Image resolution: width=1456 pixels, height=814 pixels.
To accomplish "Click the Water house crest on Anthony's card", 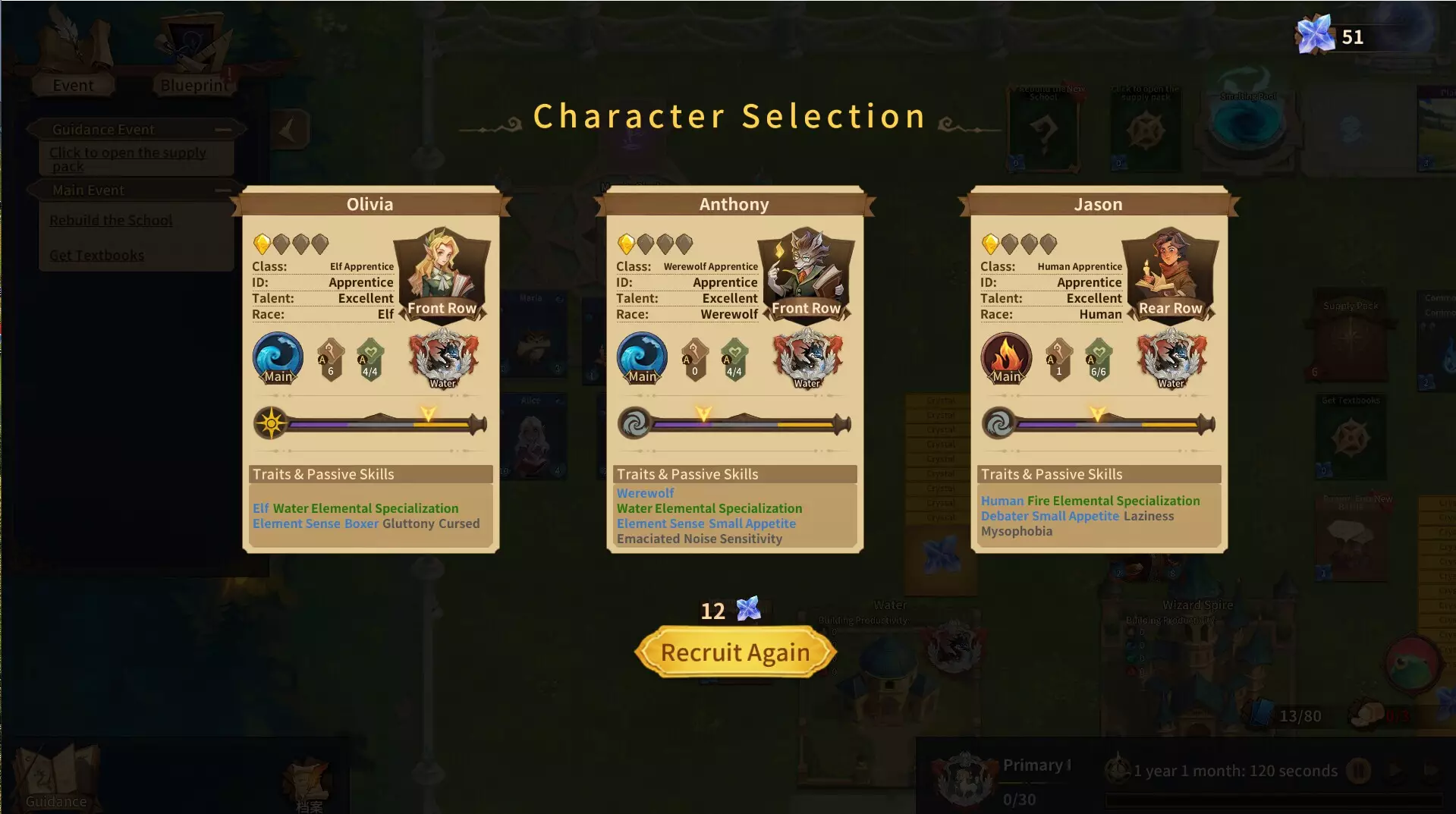I will click(807, 359).
